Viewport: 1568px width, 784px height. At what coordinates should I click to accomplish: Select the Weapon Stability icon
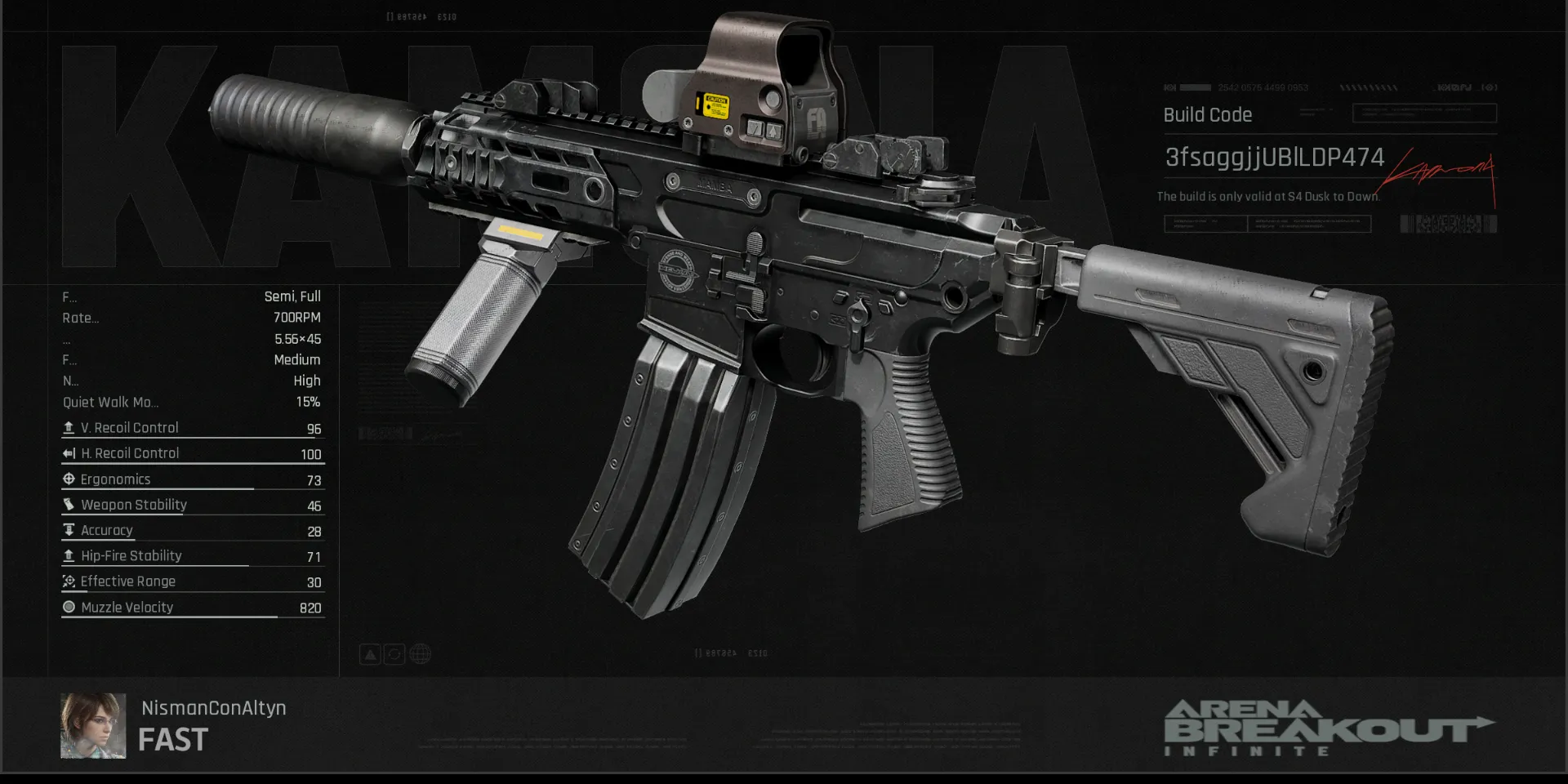click(69, 504)
